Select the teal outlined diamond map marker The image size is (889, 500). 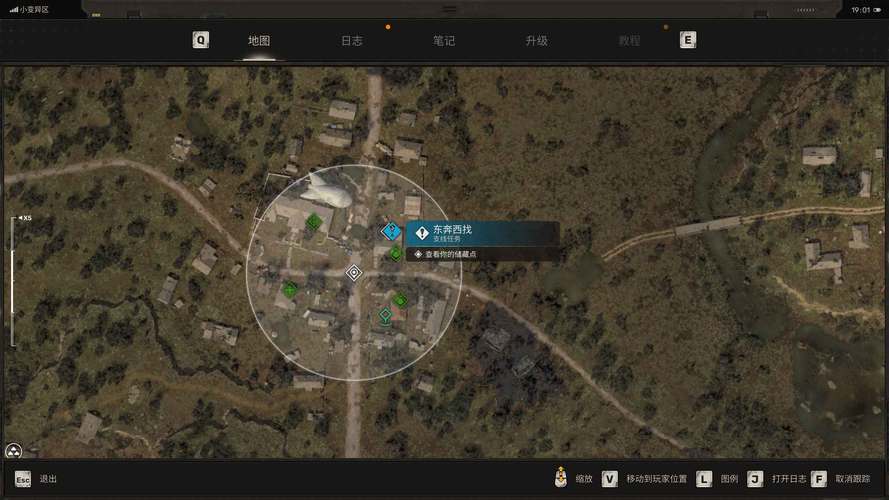(385, 316)
